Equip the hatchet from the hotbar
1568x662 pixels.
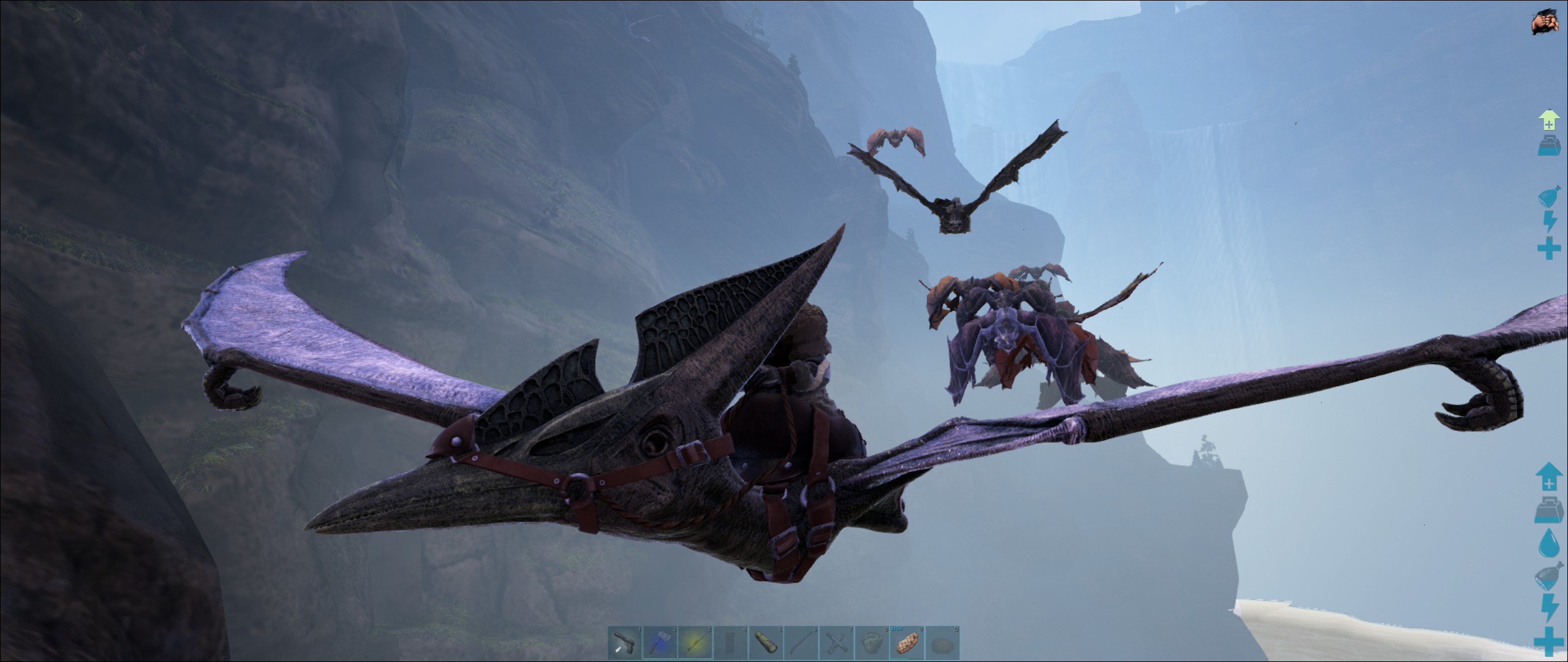661,643
